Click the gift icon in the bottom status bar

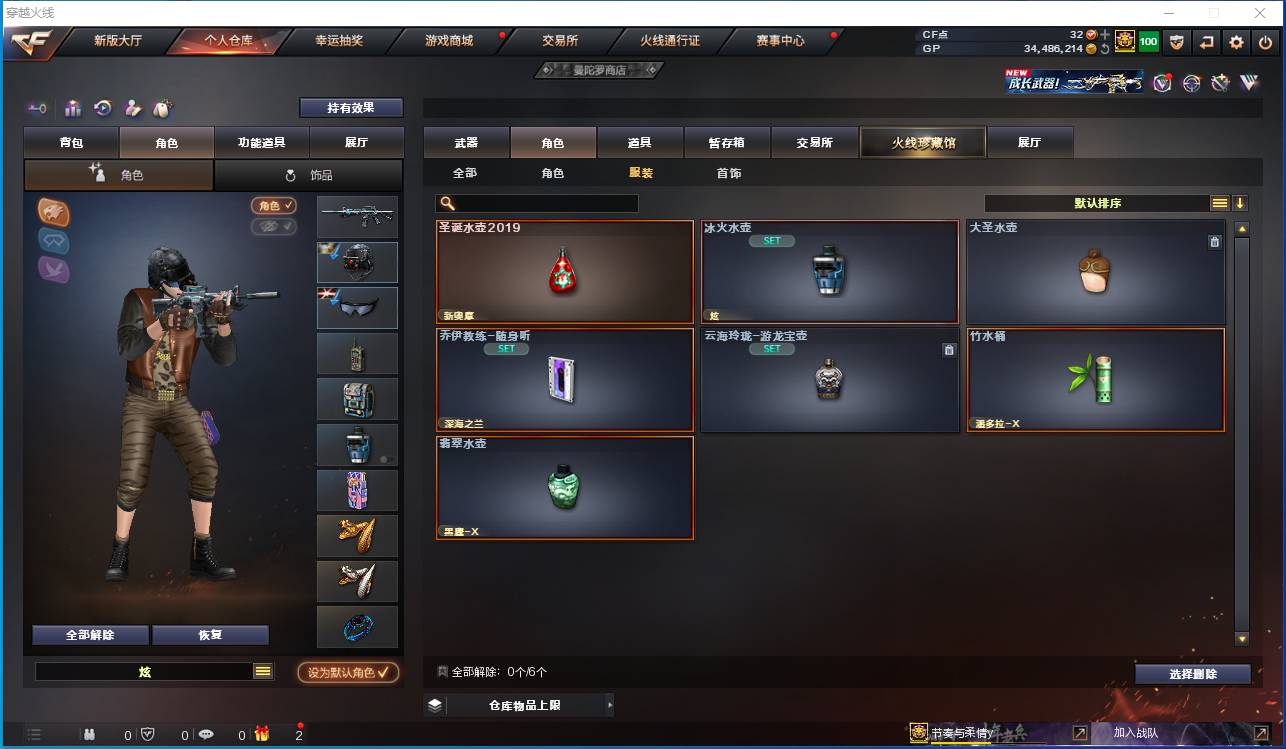click(262, 735)
